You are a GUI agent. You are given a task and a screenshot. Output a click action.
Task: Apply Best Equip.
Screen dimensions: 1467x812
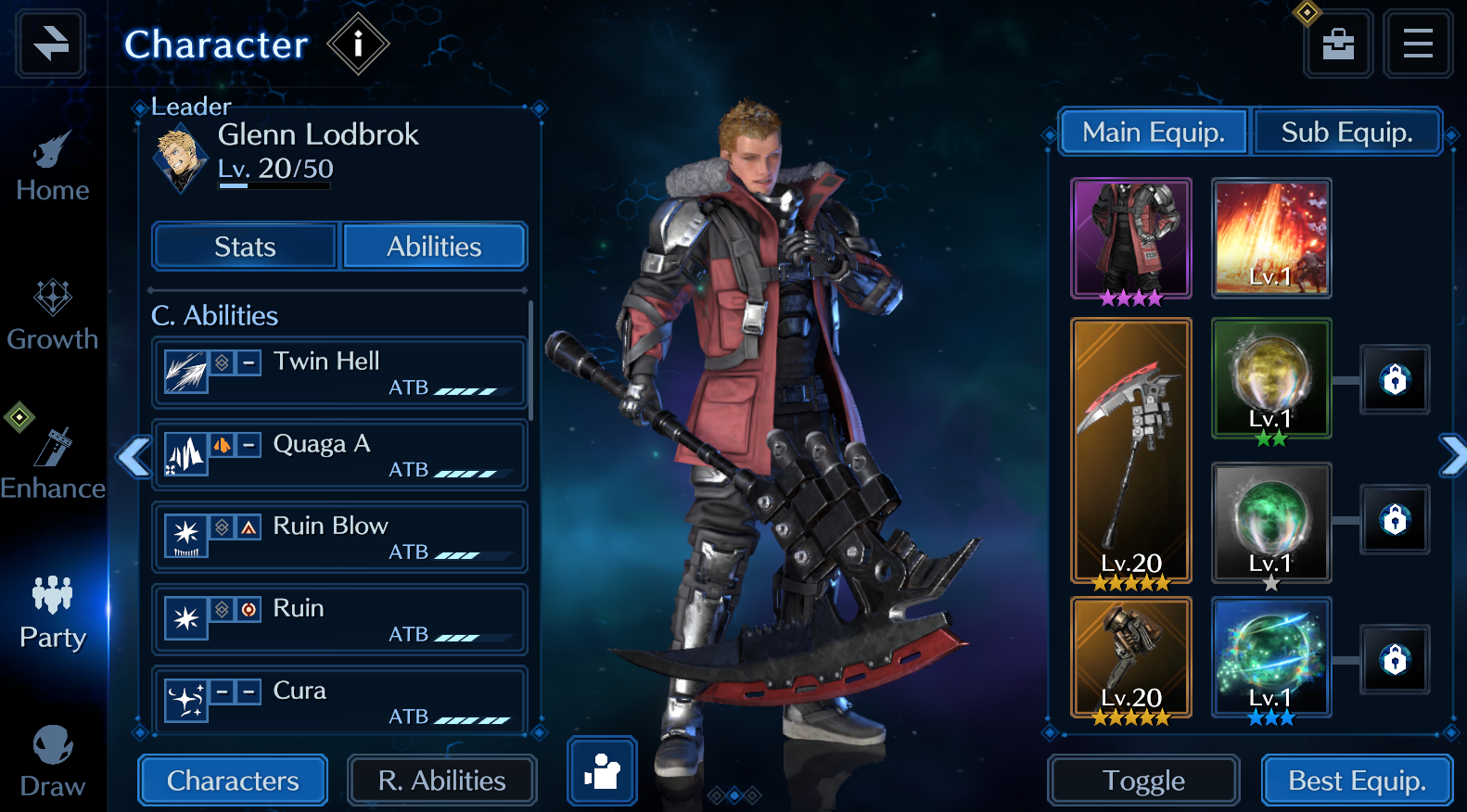[1357, 780]
